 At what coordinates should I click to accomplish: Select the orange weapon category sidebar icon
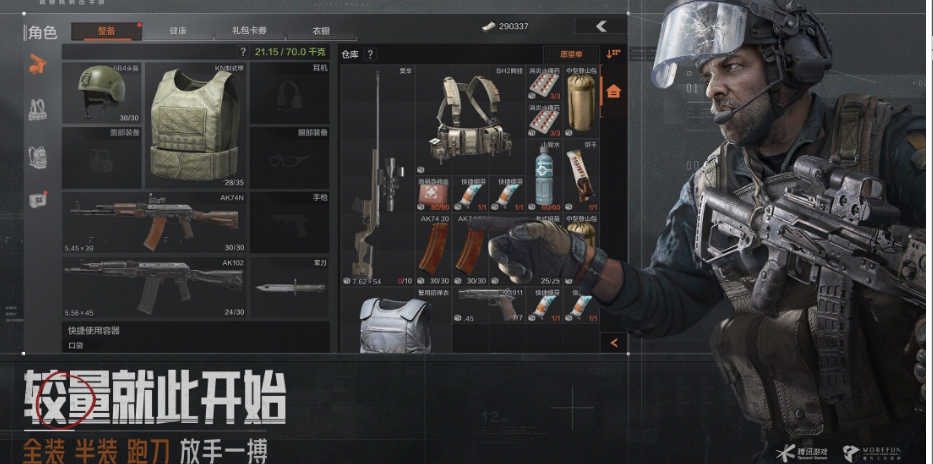point(38,65)
